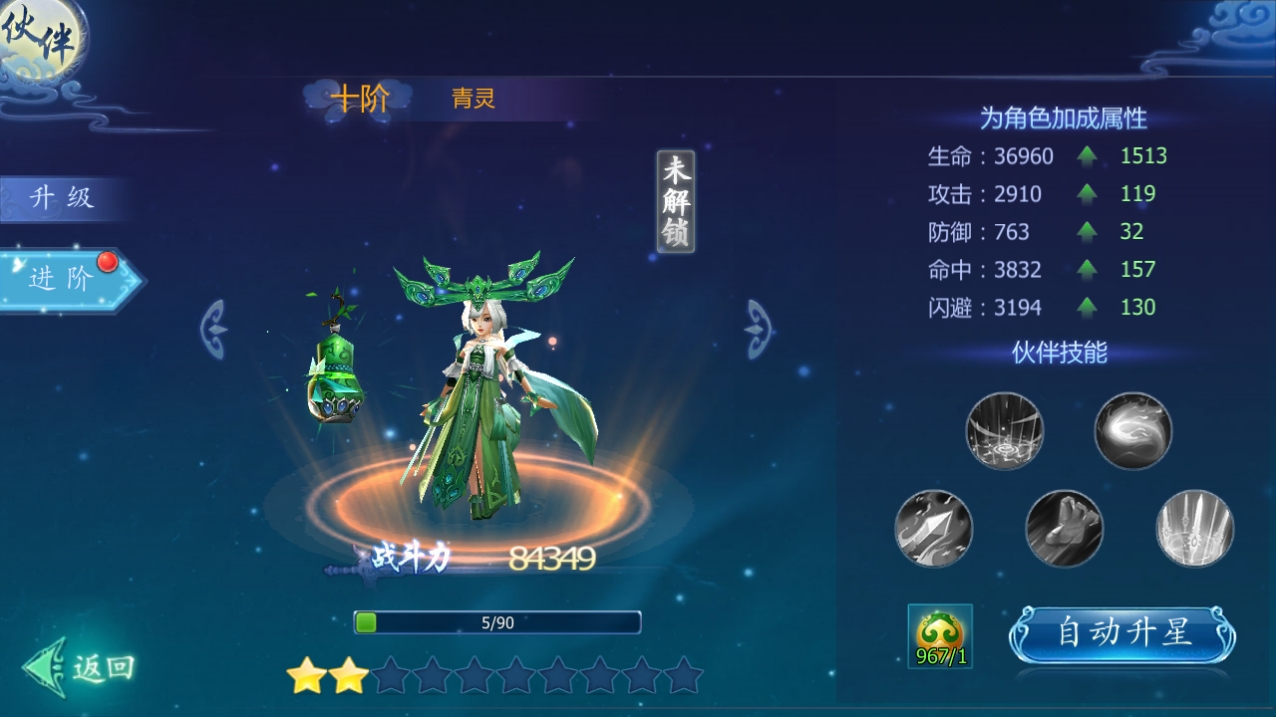Tap the 未解锁 locked status label
The image size is (1276, 717).
click(676, 201)
